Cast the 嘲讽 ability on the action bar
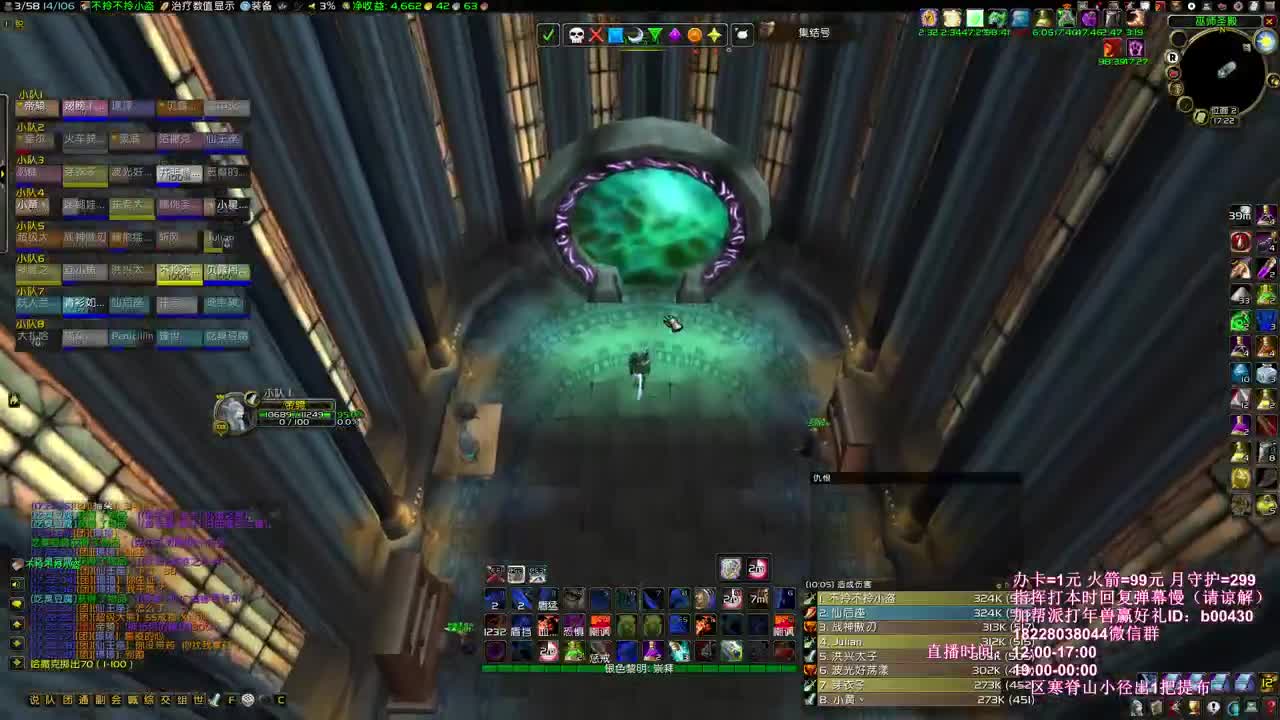Viewport: 1280px width, 720px height. (x=601, y=630)
